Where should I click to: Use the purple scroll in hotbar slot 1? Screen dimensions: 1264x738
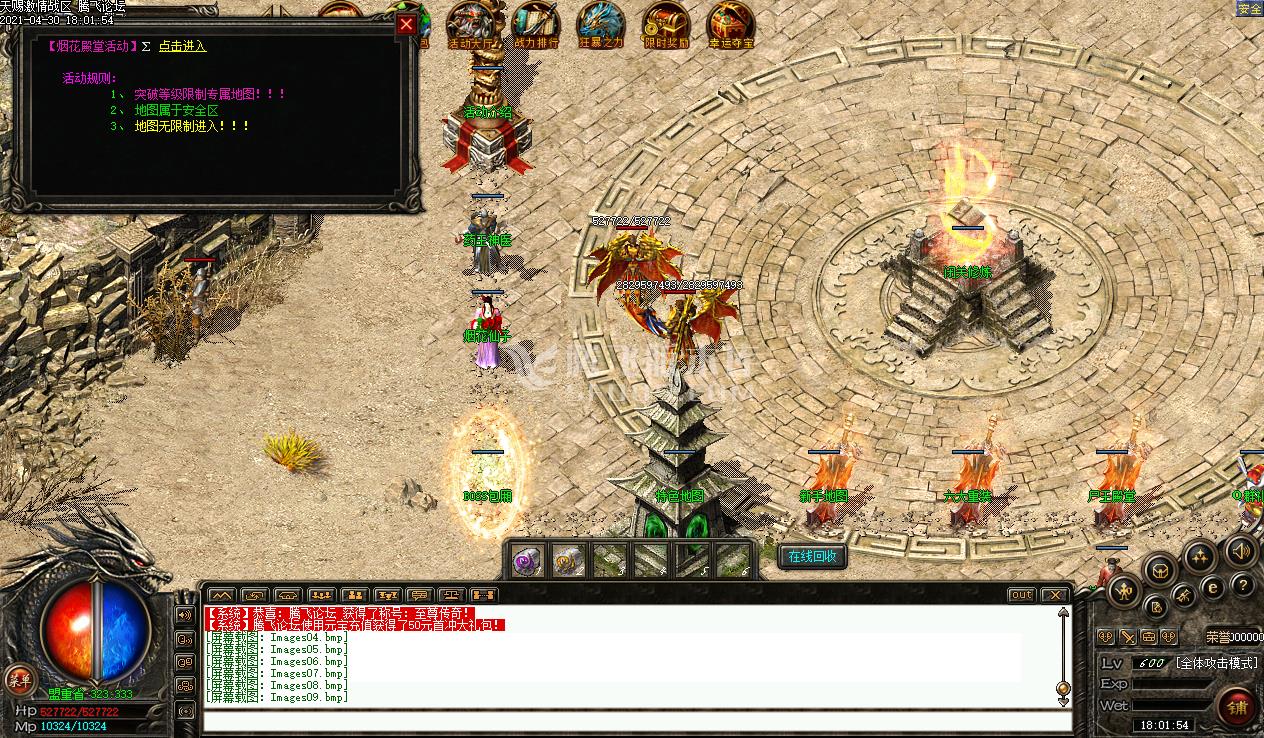(529, 561)
